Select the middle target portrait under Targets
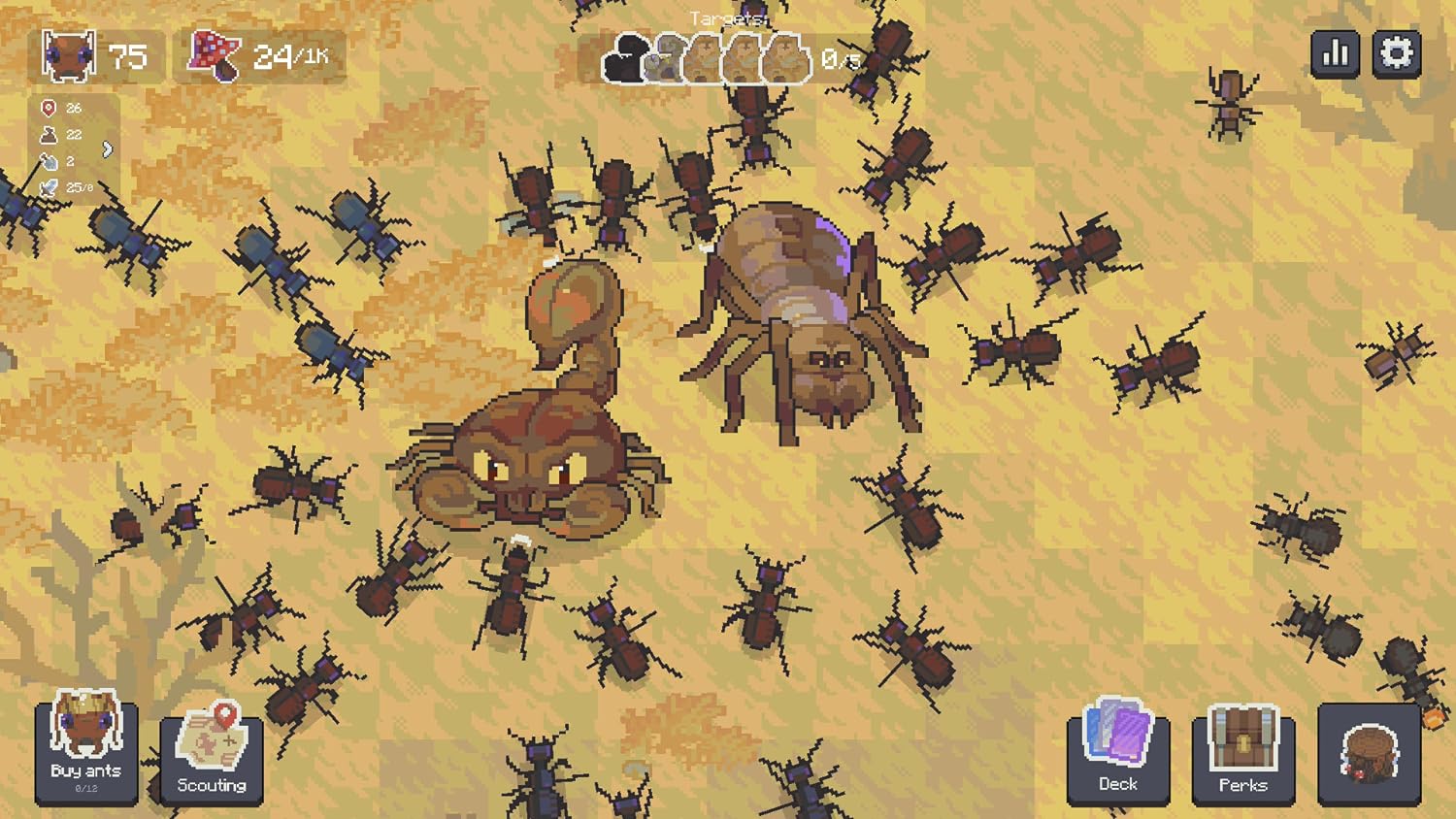This screenshot has height=819, width=1456. click(x=706, y=58)
